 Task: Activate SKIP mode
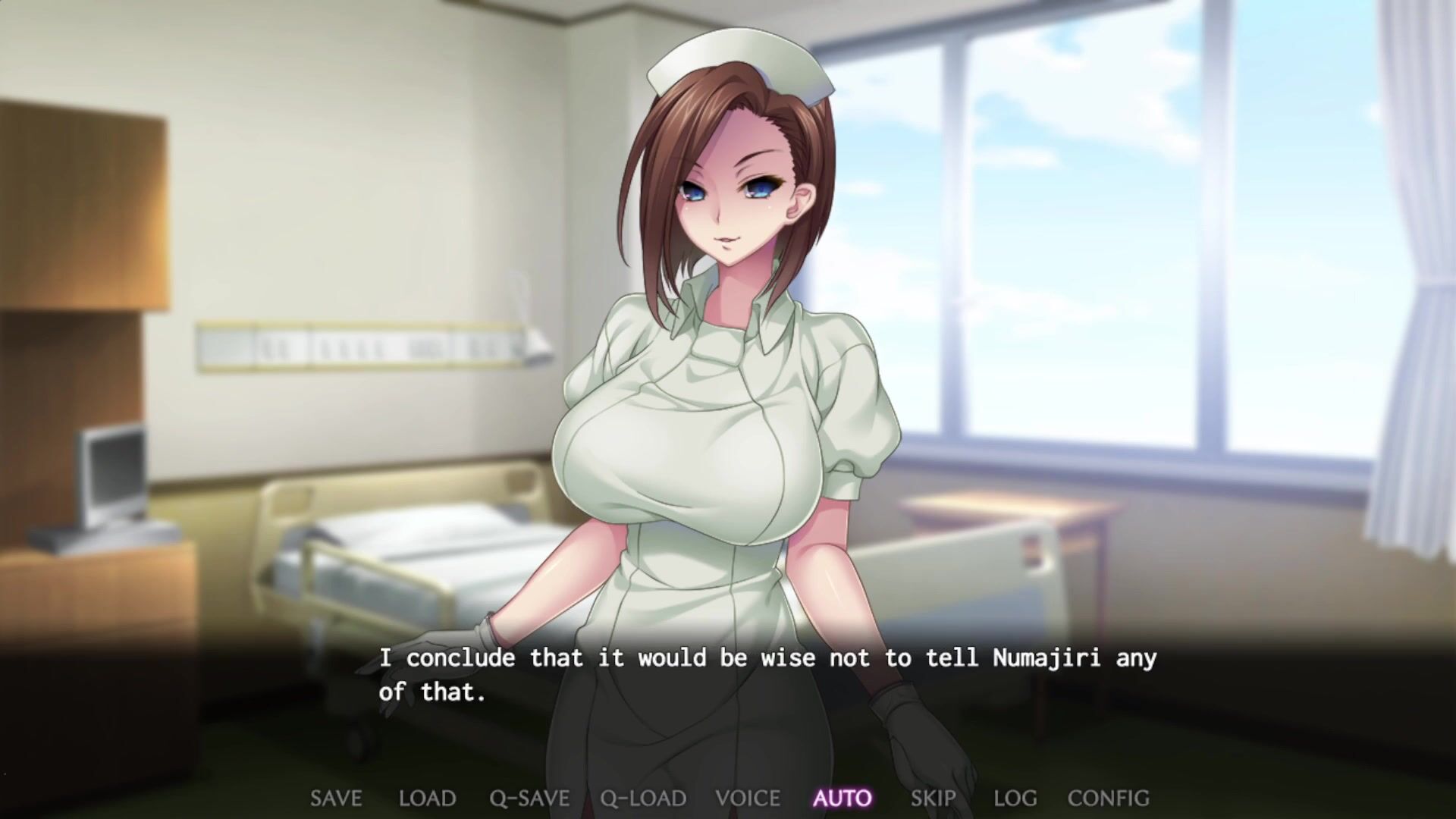pos(933,798)
